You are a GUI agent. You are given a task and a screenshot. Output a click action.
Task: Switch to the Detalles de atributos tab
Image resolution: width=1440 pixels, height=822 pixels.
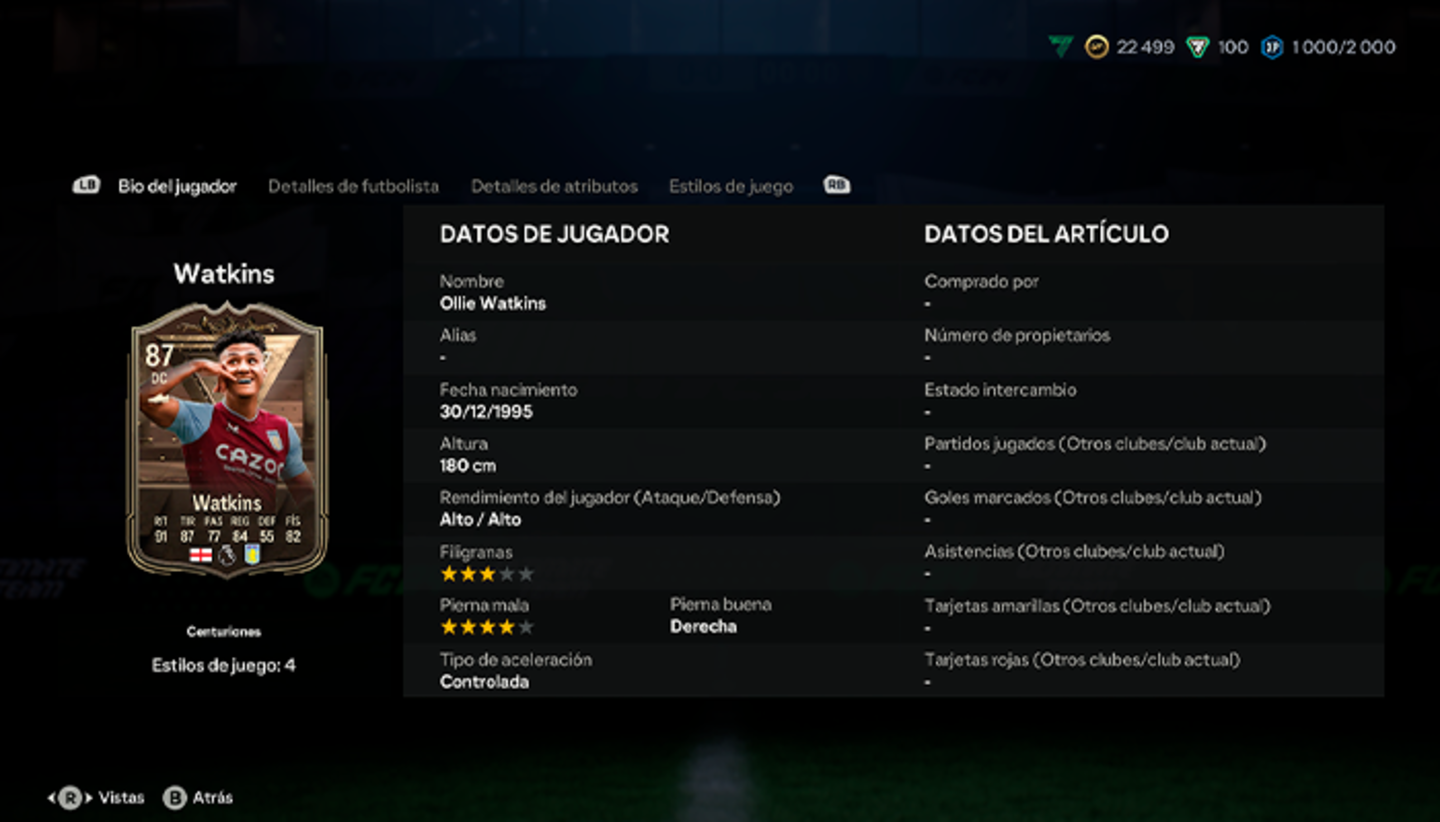coord(555,185)
